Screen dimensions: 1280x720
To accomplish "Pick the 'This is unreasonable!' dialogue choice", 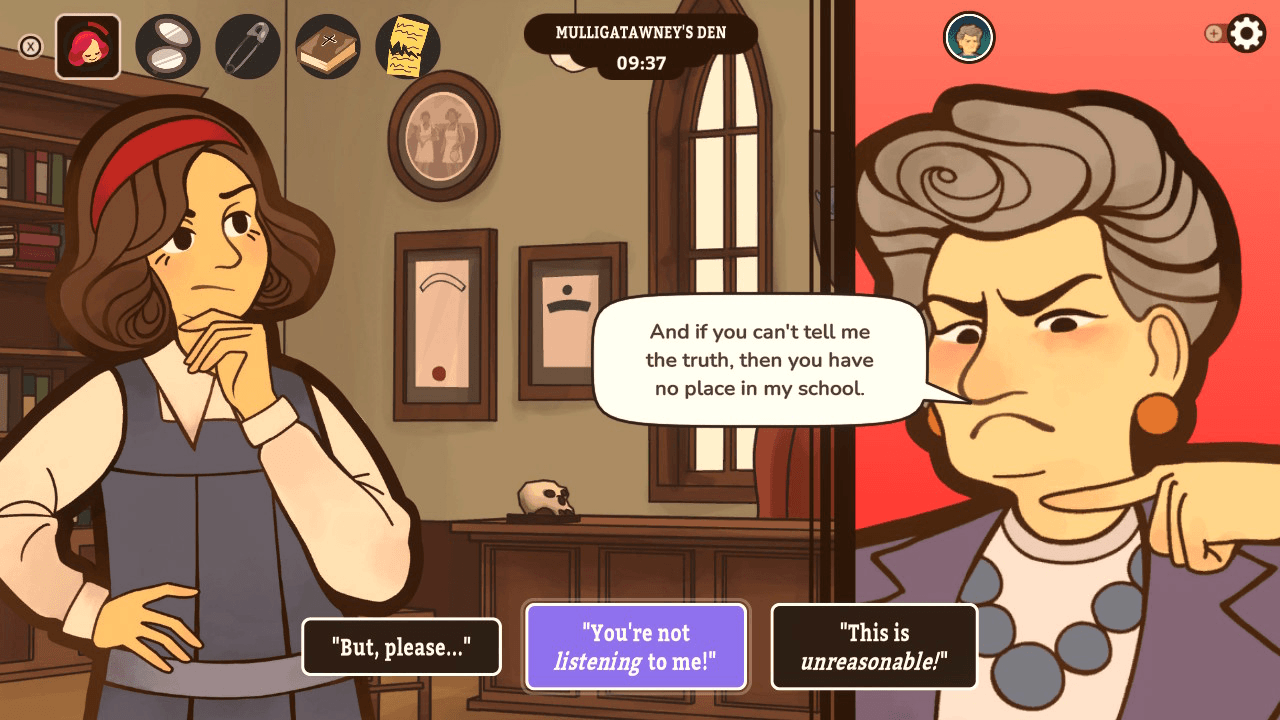I will (873, 647).
